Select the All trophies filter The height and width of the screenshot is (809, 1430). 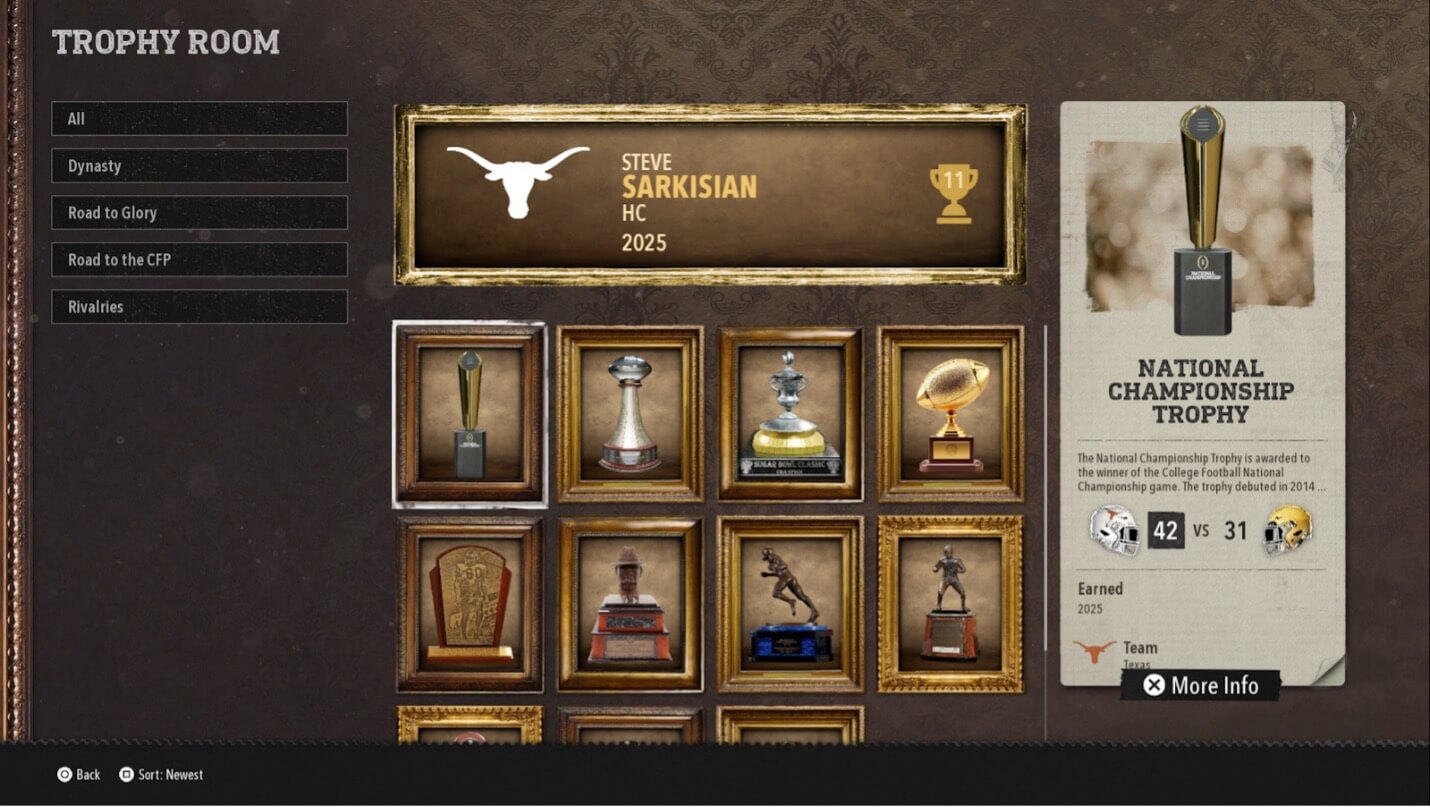click(199, 119)
